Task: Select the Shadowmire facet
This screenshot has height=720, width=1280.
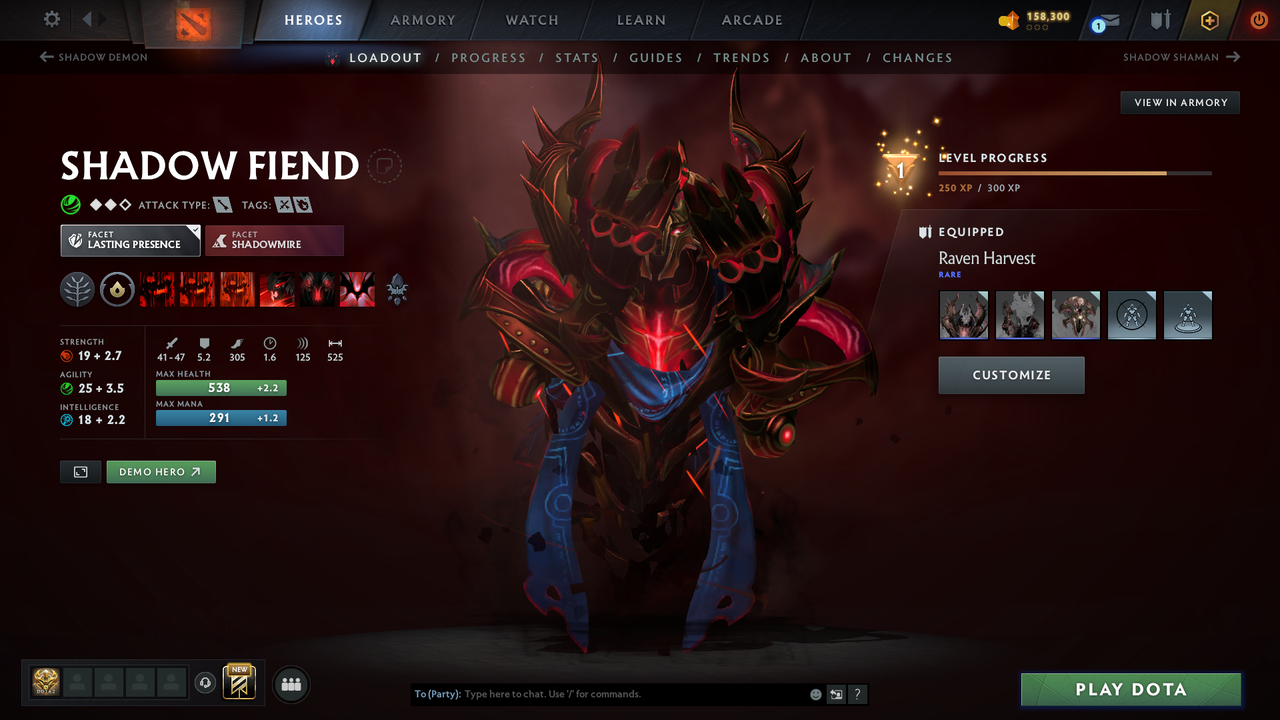Action: coord(274,240)
